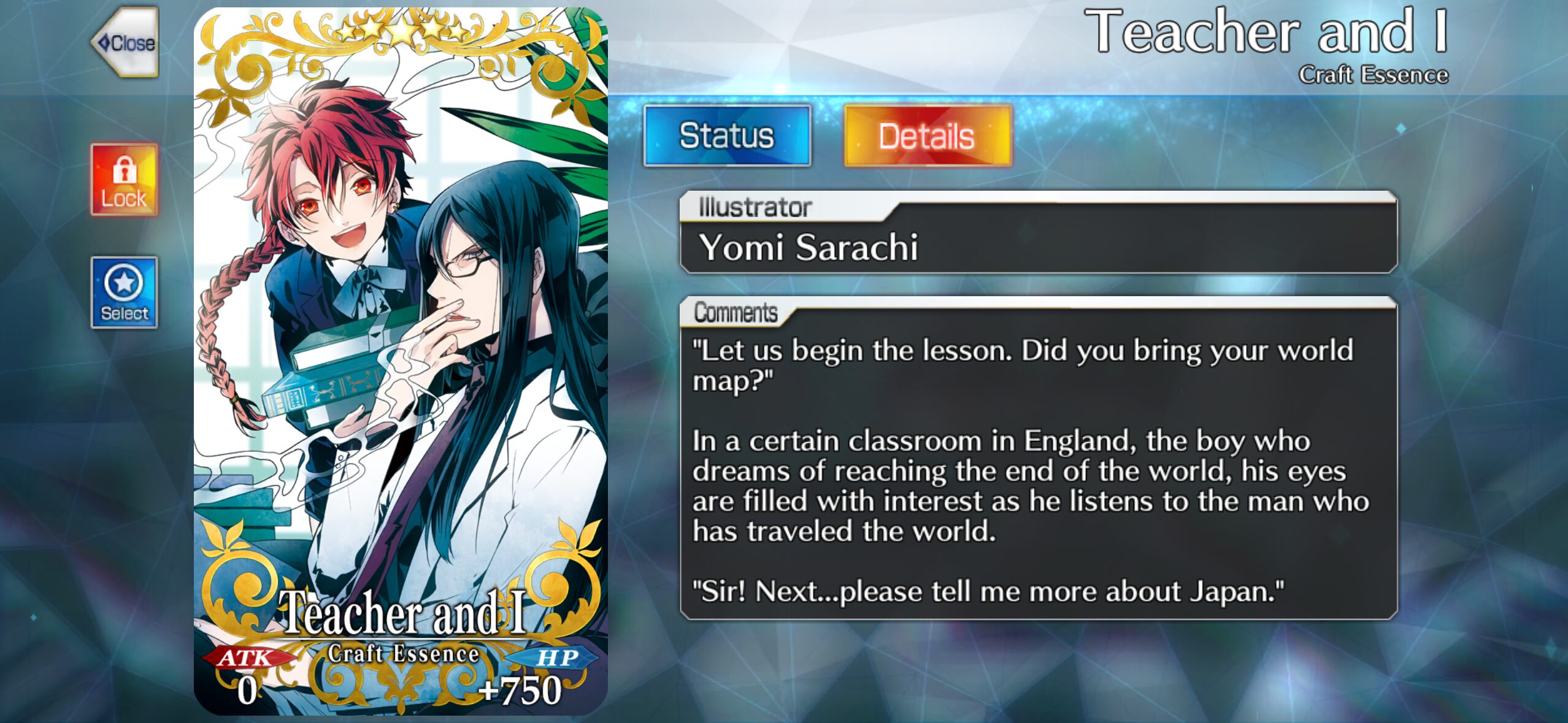Toggle the Lock button for this card
The width and height of the screenshot is (1568, 723).
tap(125, 180)
